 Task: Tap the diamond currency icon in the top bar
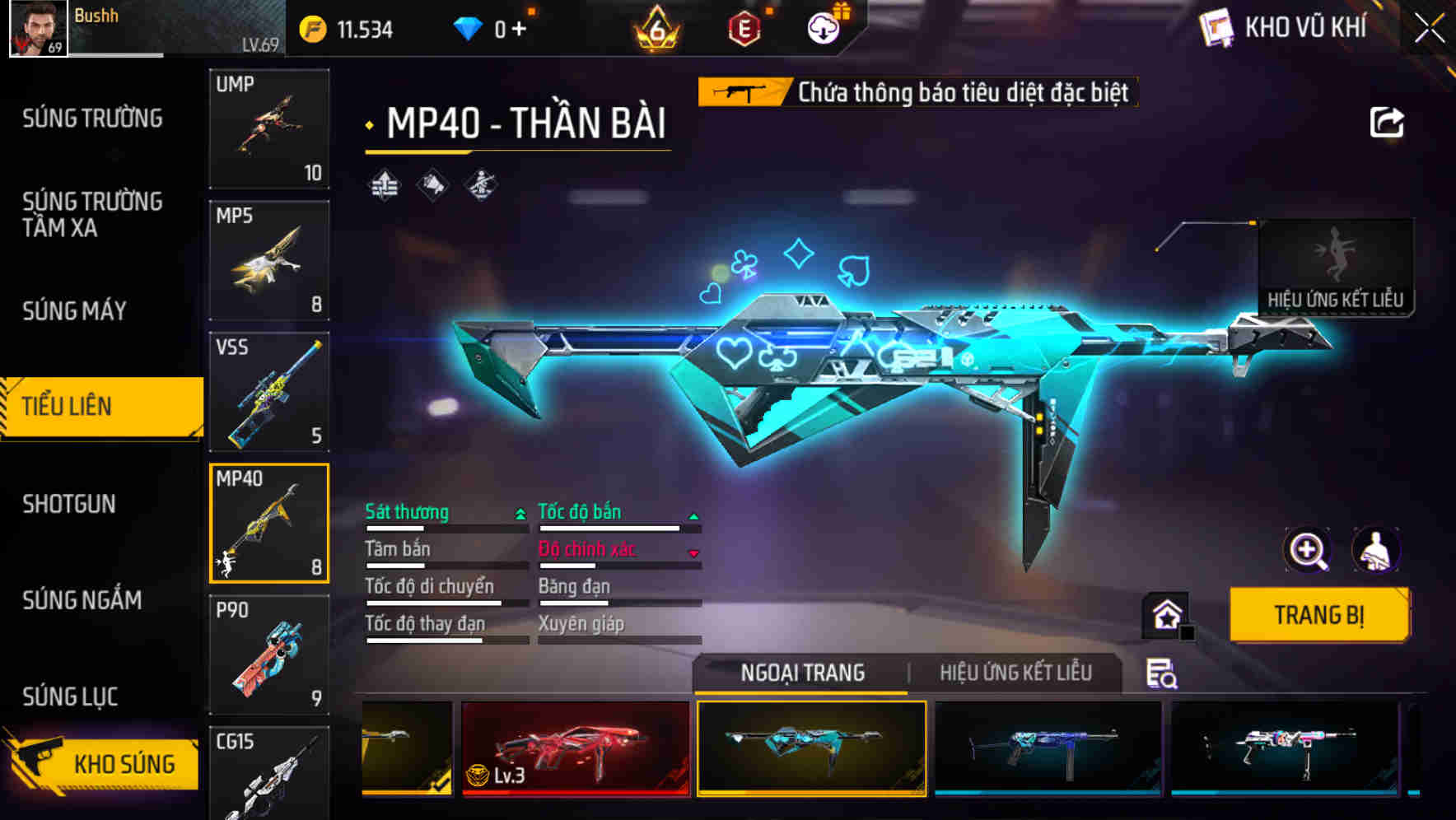(467, 26)
